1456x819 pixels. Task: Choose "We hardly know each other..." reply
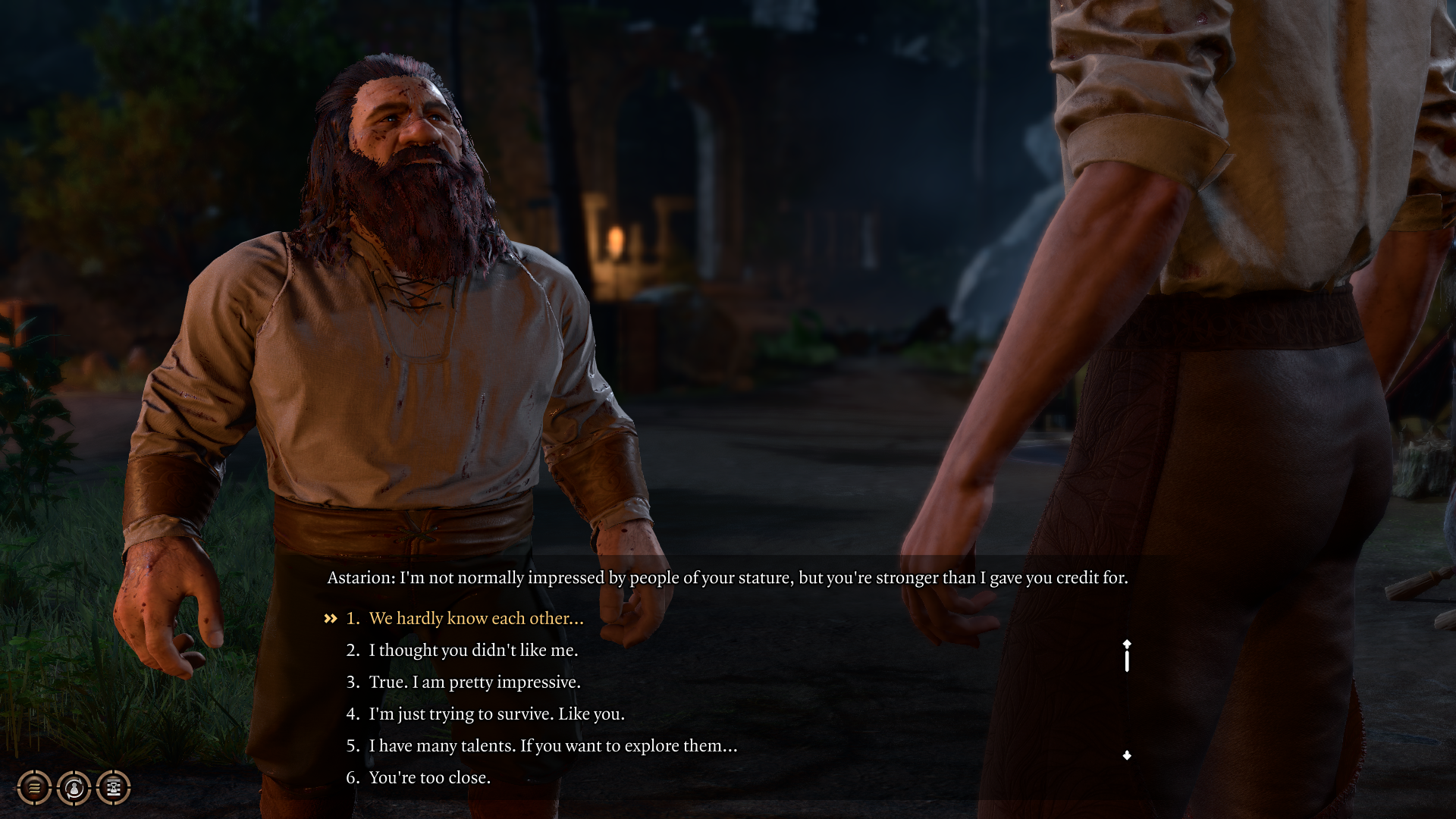tap(475, 619)
